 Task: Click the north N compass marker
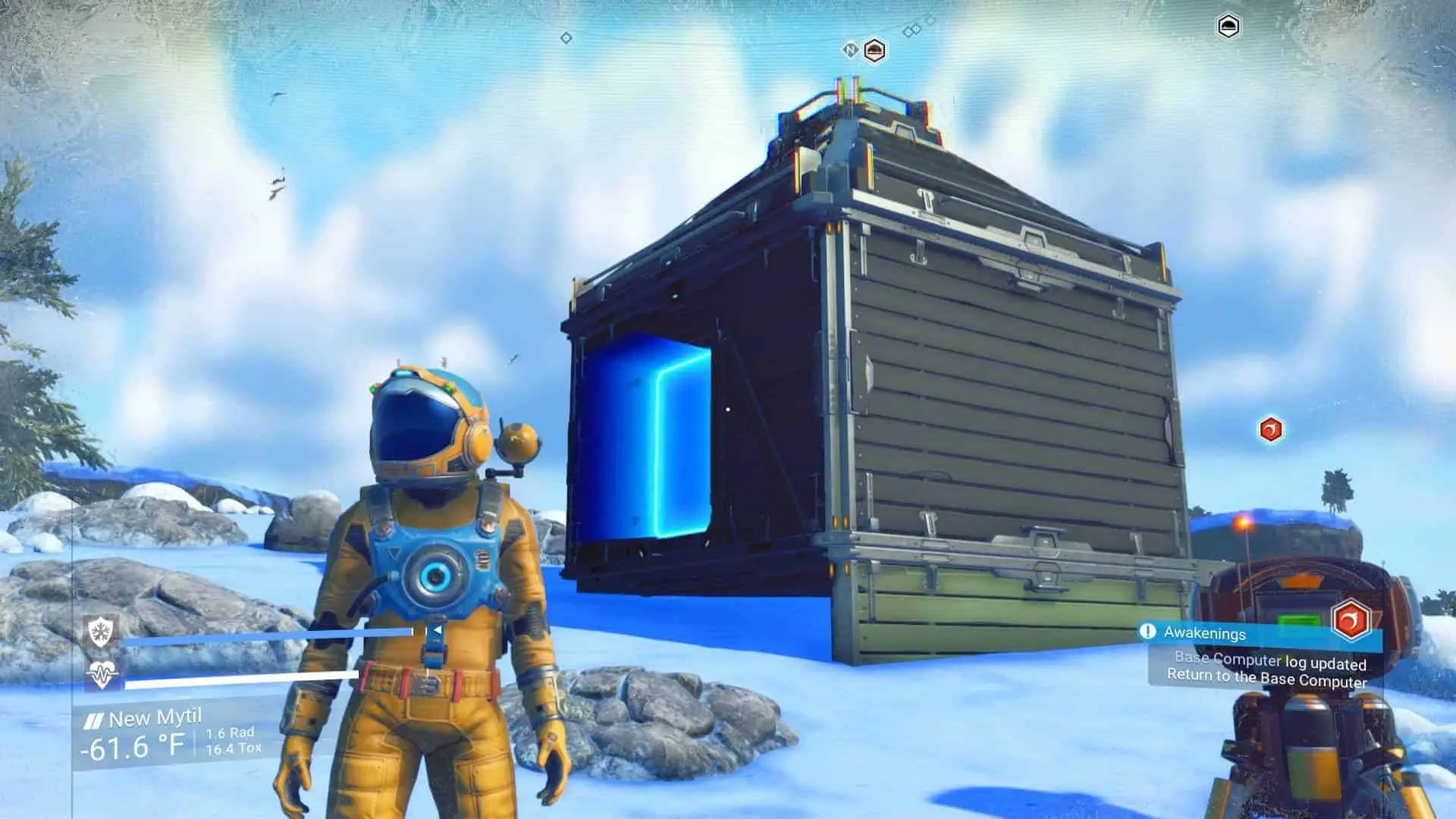[x=850, y=50]
